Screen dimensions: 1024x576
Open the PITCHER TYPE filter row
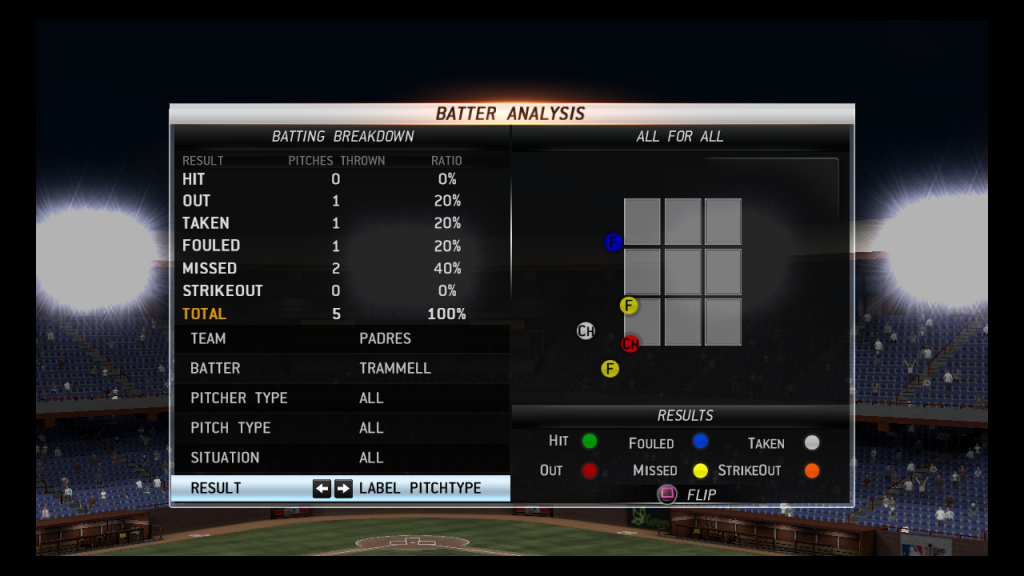[340, 398]
